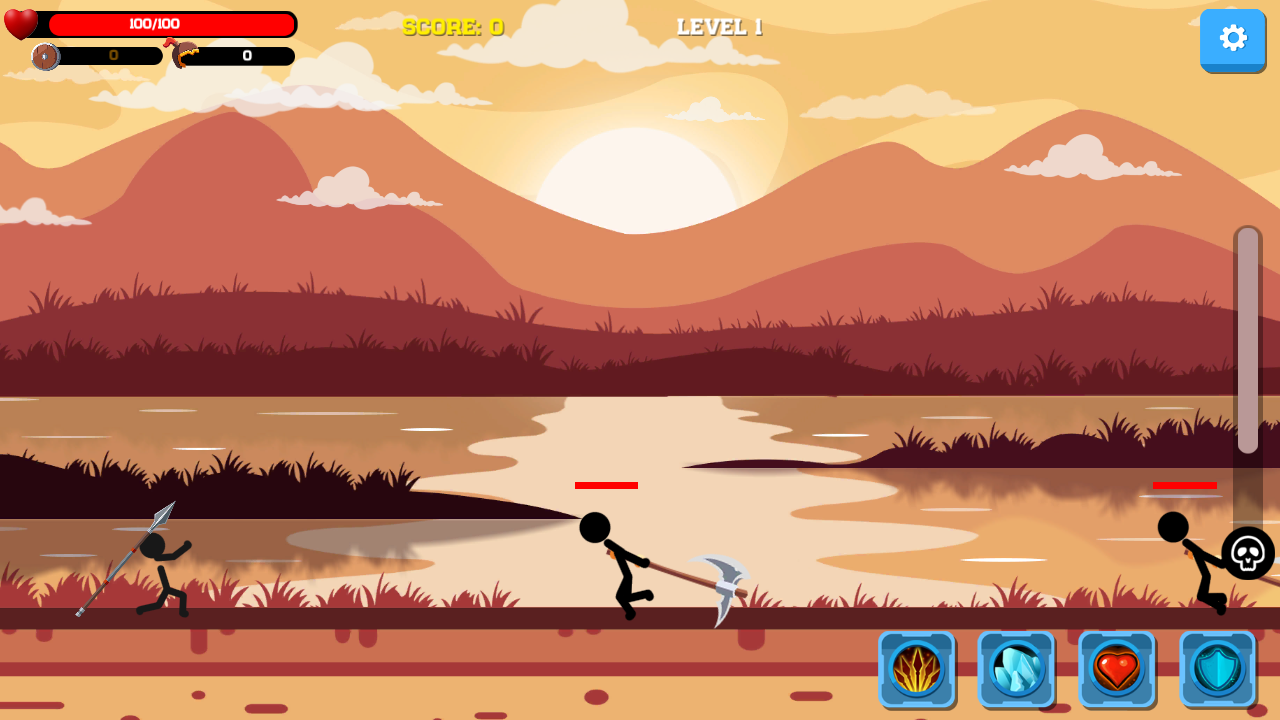The height and width of the screenshot is (720, 1280).
Task: Cast the ice crystal spell
Action: coord(1016,670)
